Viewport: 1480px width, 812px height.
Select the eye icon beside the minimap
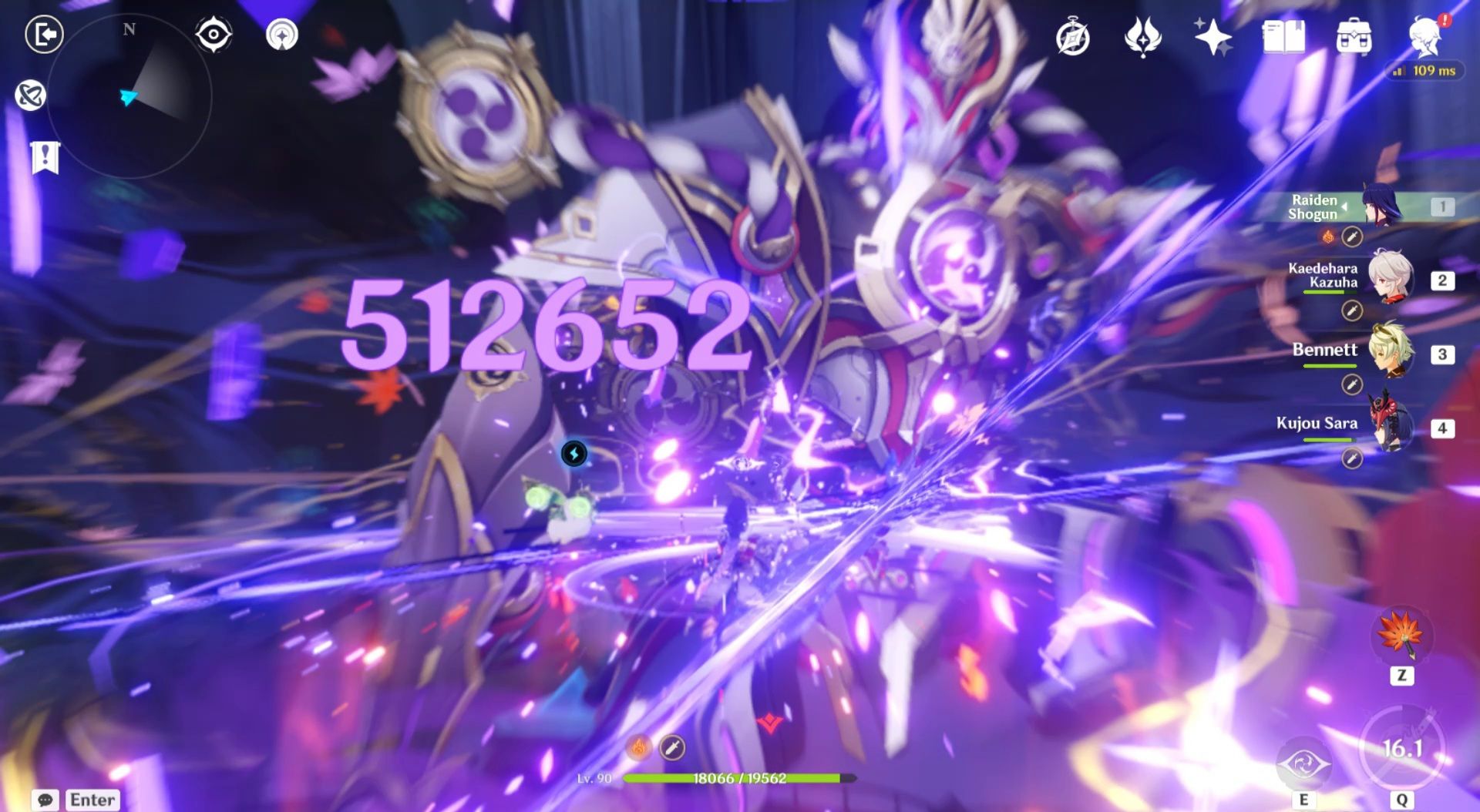(213, 33)
